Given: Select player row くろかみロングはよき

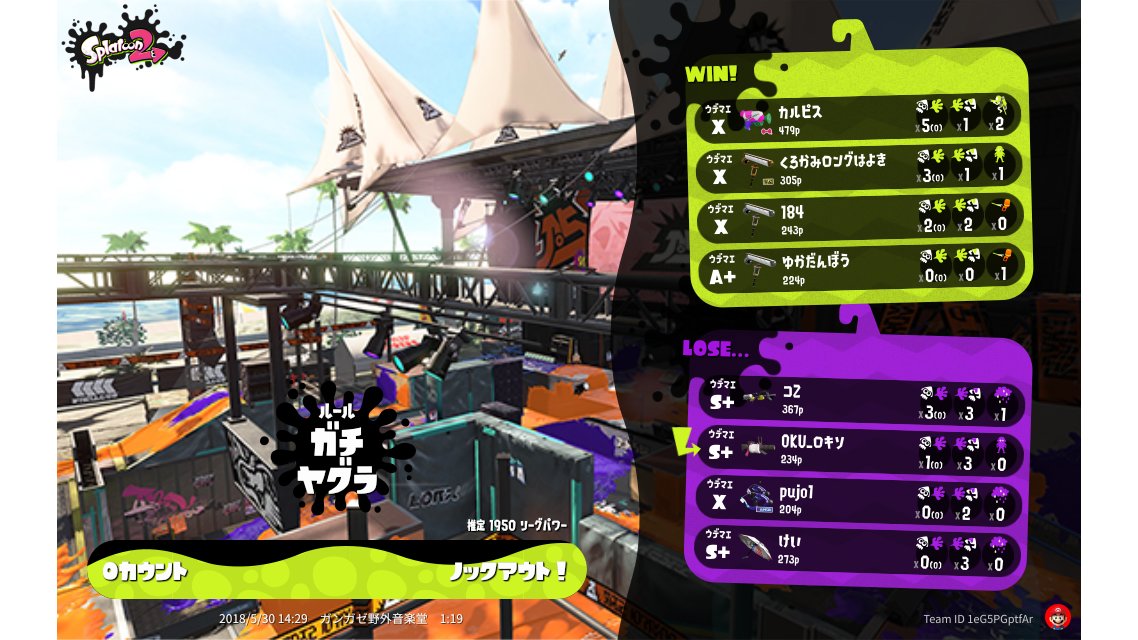Looking at the screenshot, I should [858, 167].
